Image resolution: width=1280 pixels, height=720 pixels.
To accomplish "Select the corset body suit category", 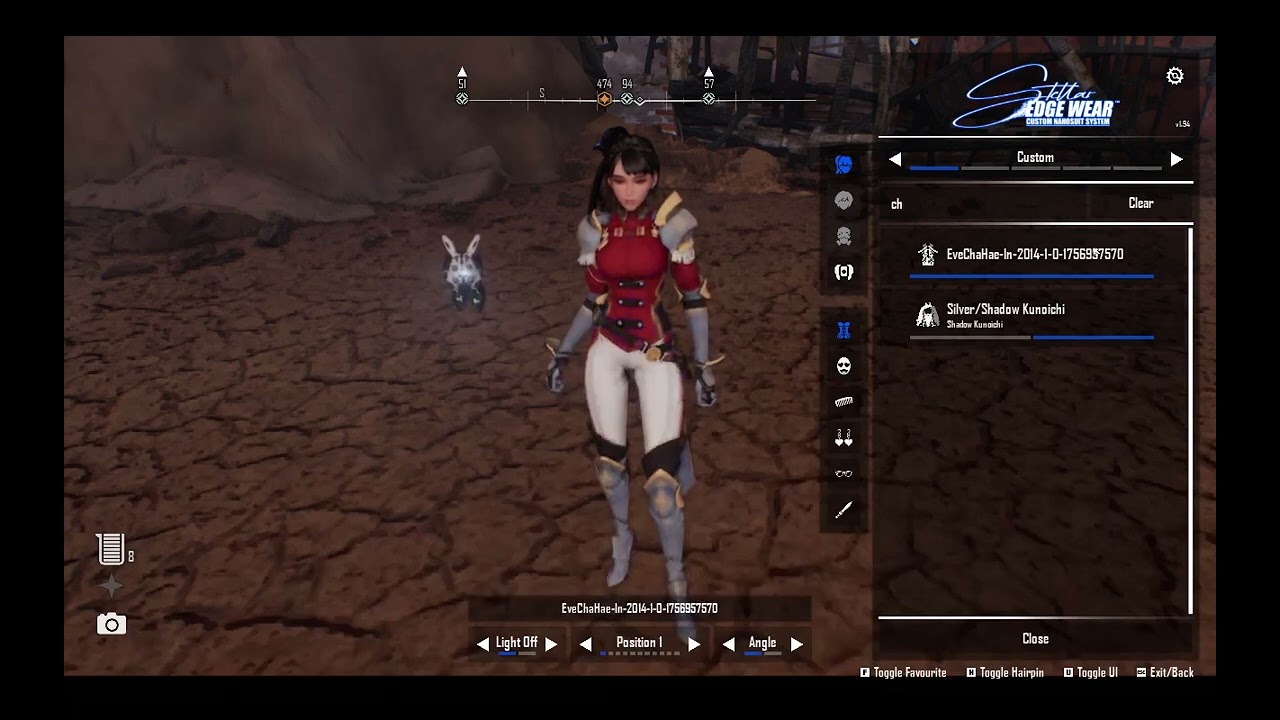I will (x=844, y=330).
